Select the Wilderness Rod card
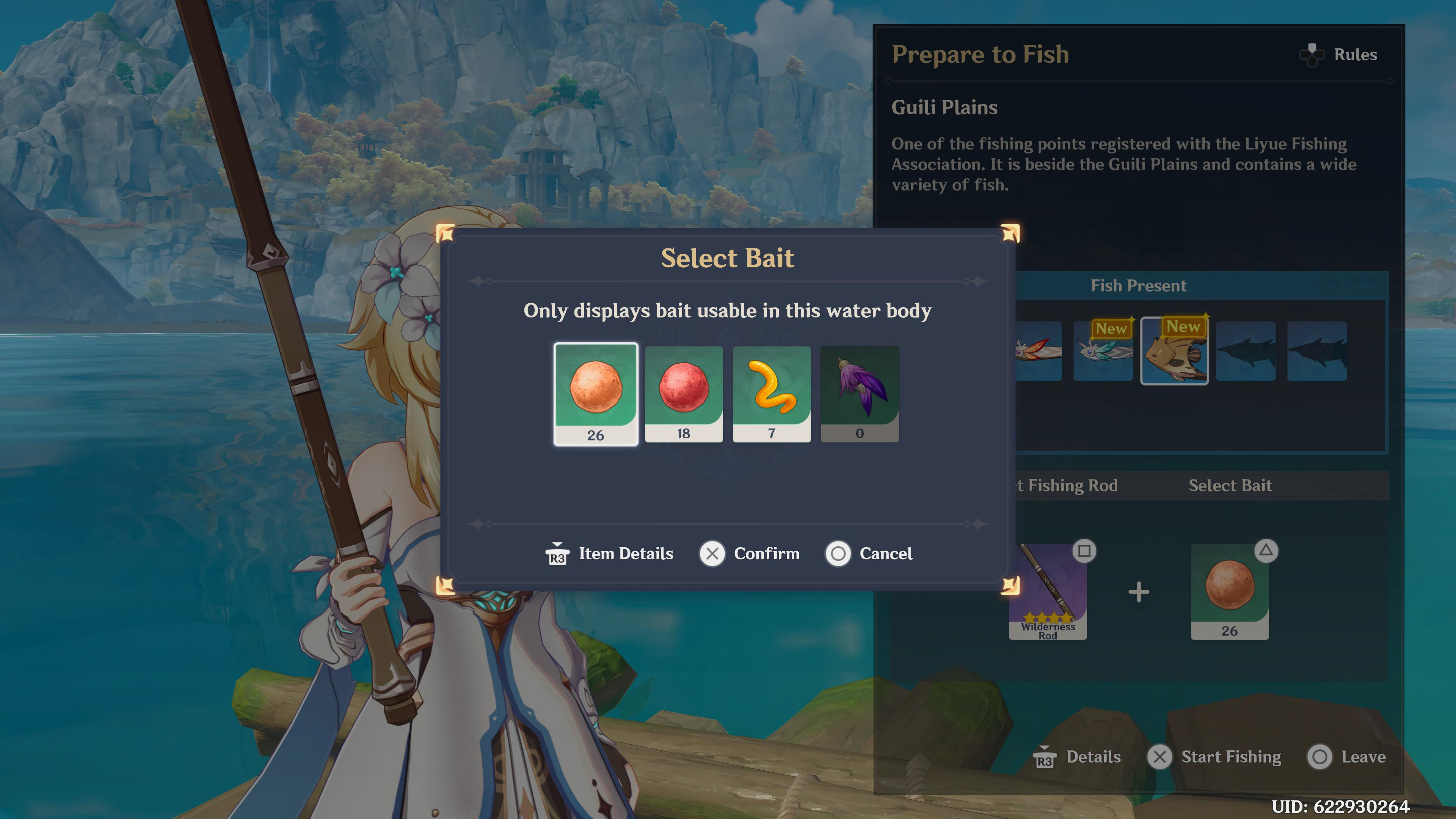The height and width of the screenshot is (819, 1456). coord(1048,591)
